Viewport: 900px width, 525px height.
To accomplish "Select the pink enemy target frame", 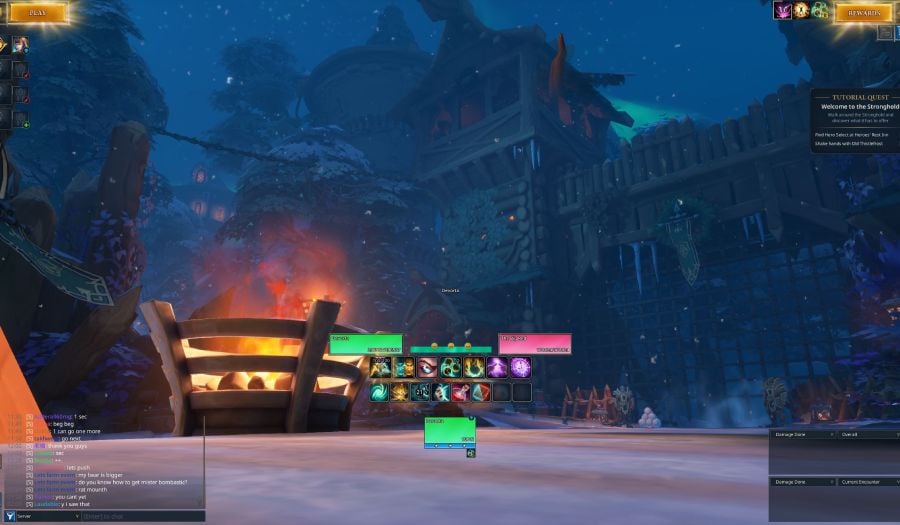I will click(x=535, y=344).
